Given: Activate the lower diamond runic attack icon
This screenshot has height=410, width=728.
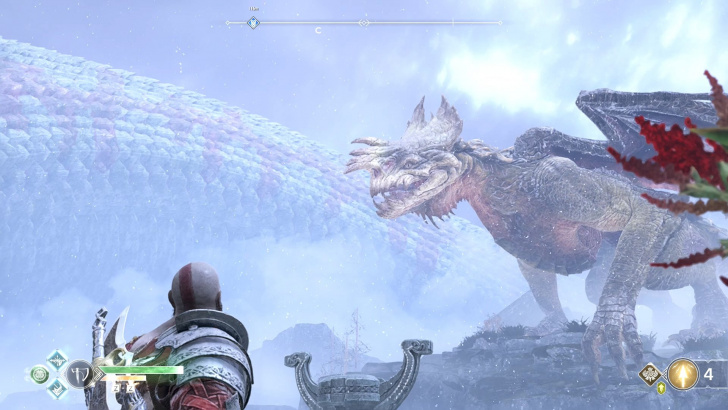Looking at the screenshot, I should click(x=56, y=390).
